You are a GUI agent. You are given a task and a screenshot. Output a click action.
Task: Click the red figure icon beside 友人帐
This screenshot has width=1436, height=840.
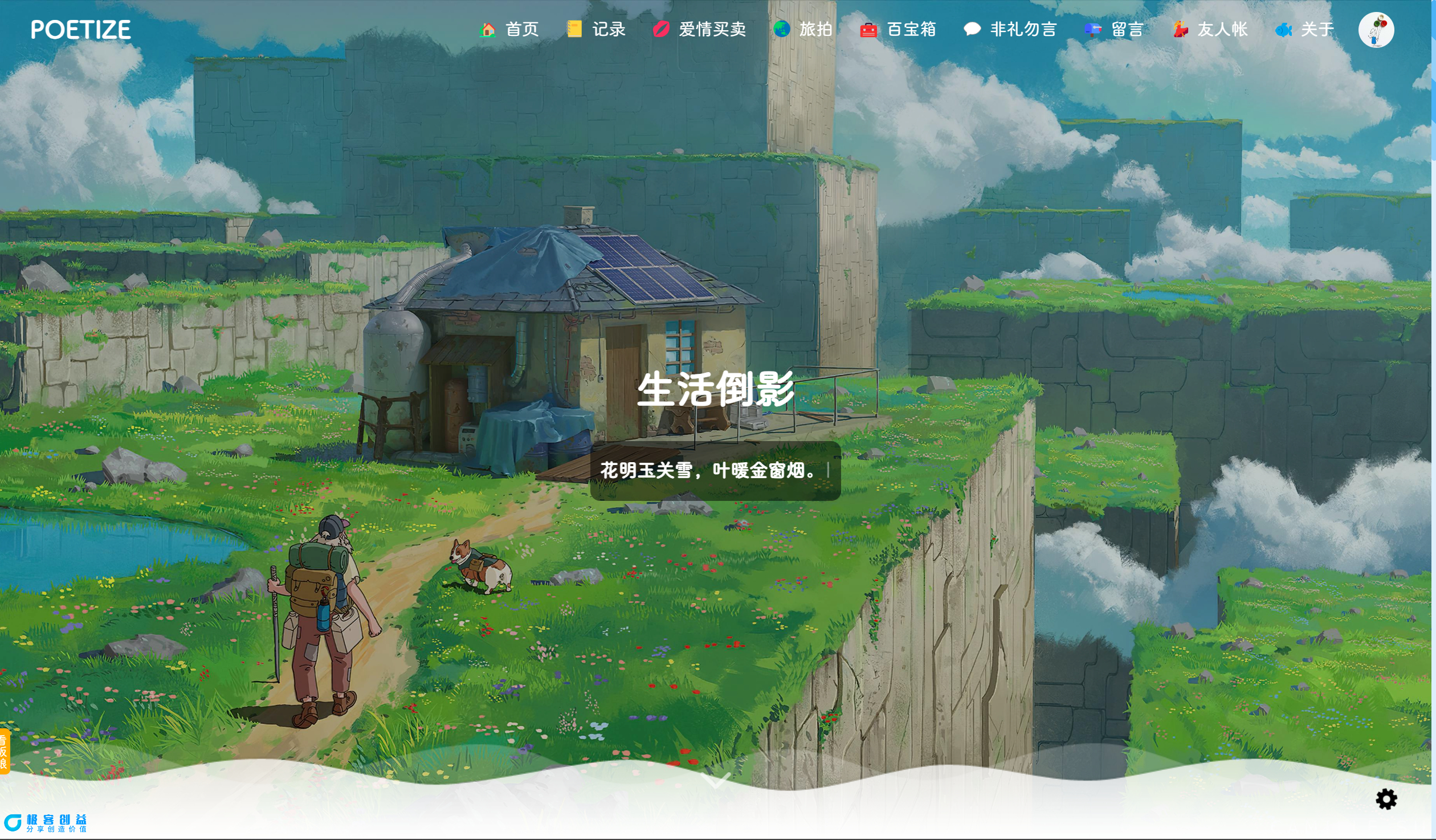tap(1181, 30)
